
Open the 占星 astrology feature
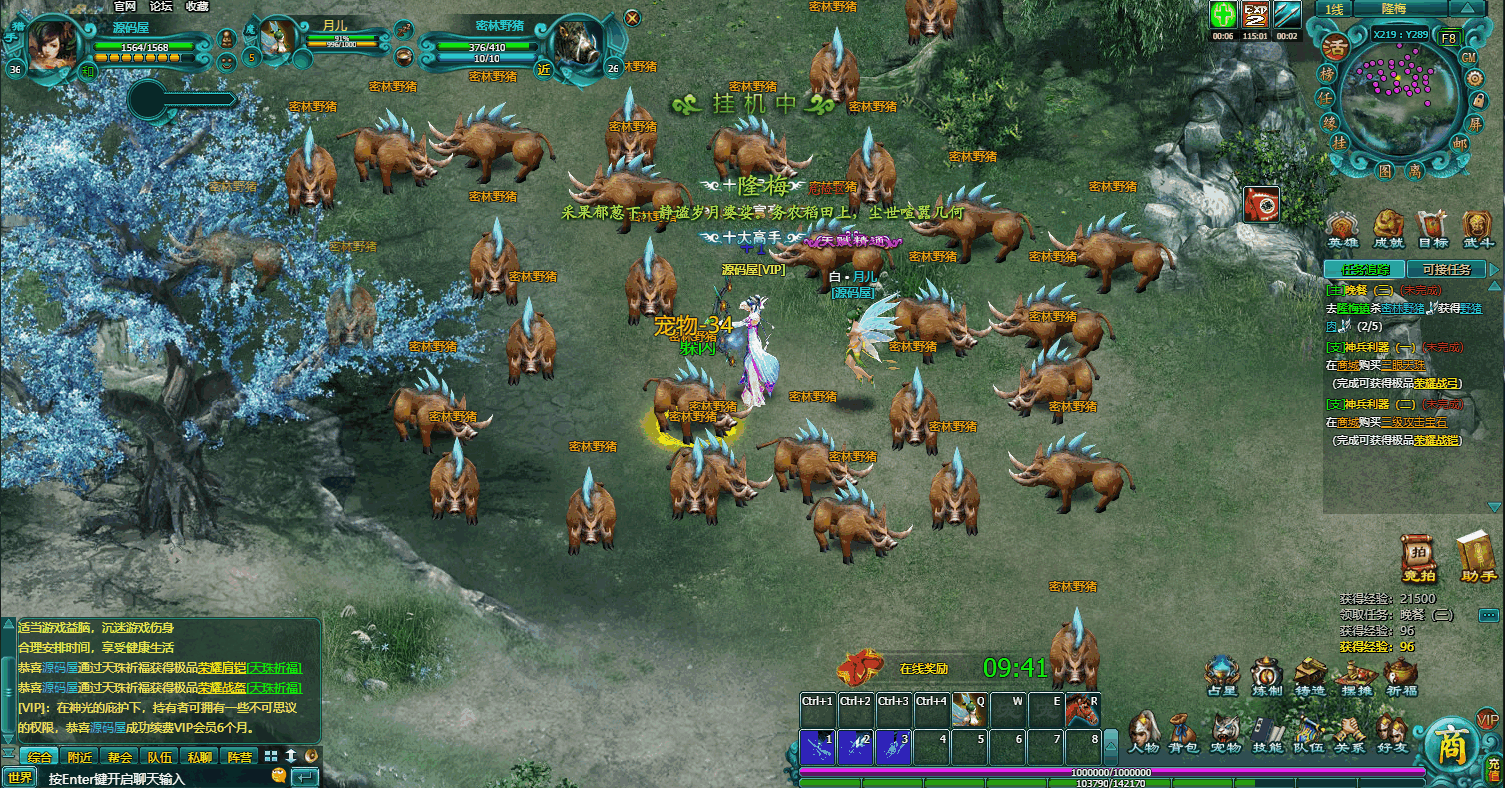[x=1222, y=677]
